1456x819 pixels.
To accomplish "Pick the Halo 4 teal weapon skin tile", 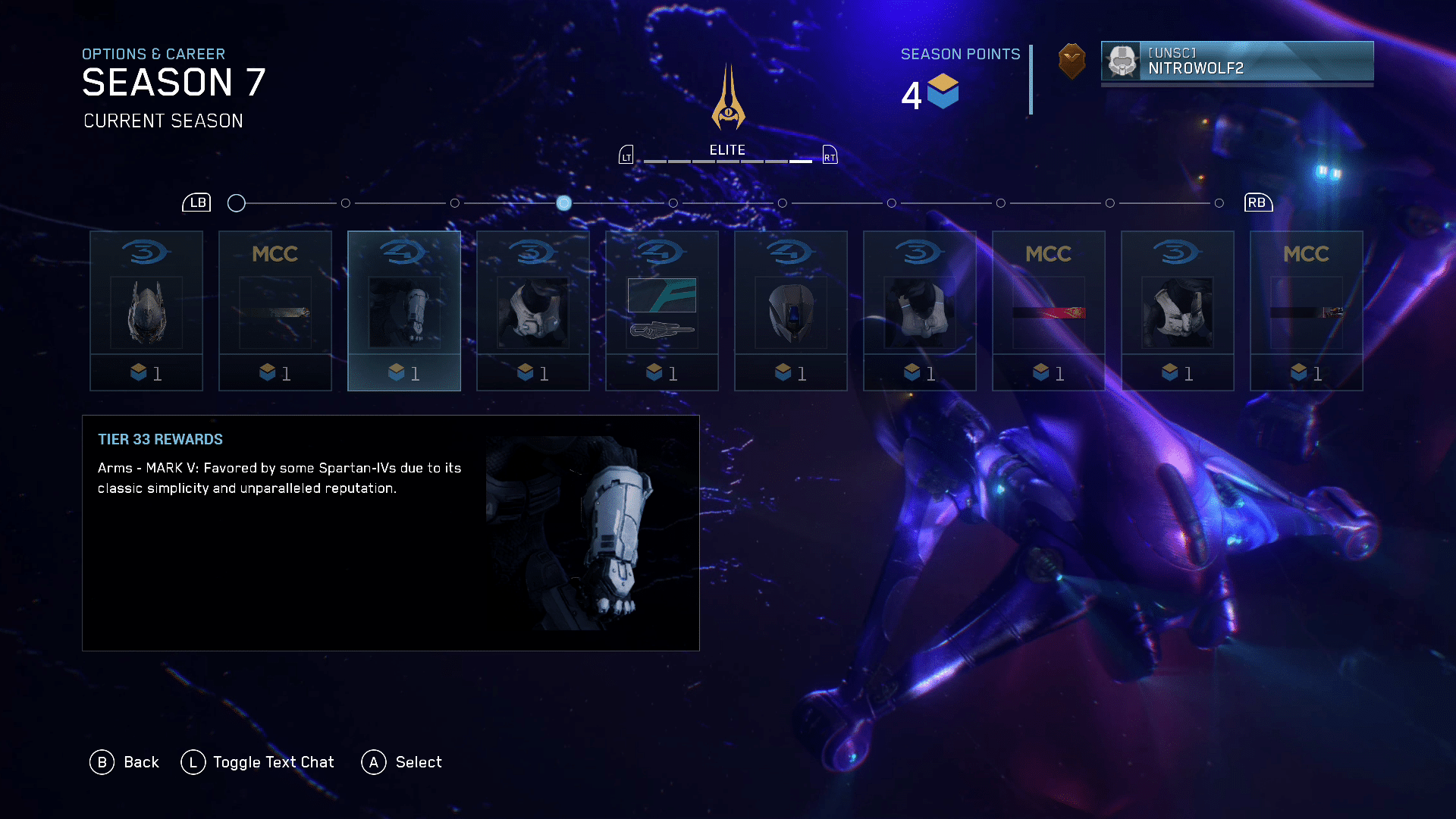I will (x=662, y=311).
